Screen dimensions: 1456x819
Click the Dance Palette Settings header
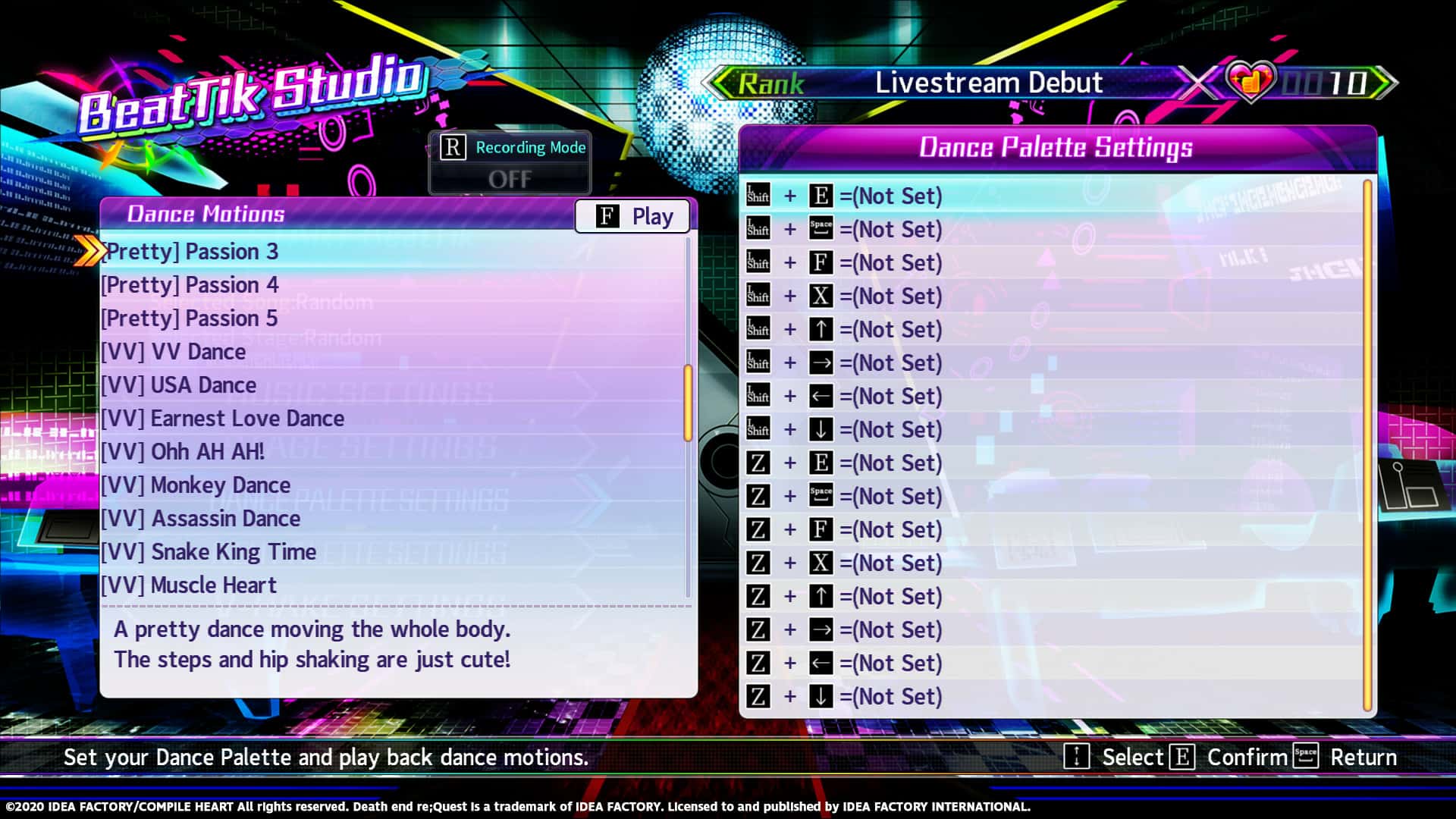[x=1056, y=147]
